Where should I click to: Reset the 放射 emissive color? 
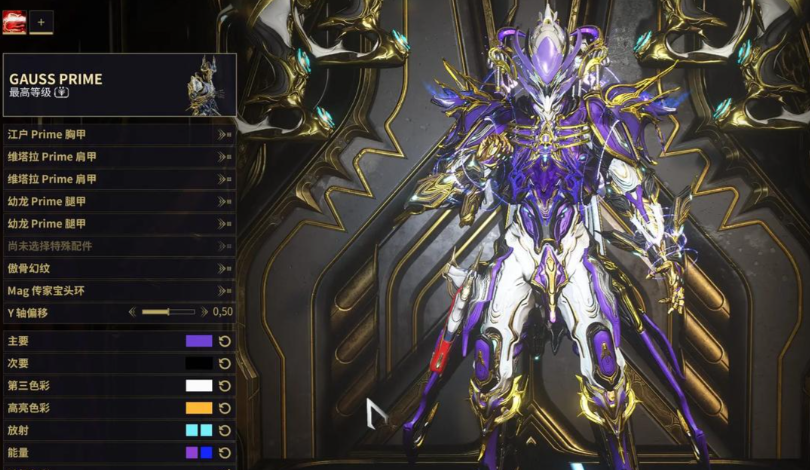(x=225, y=430)
